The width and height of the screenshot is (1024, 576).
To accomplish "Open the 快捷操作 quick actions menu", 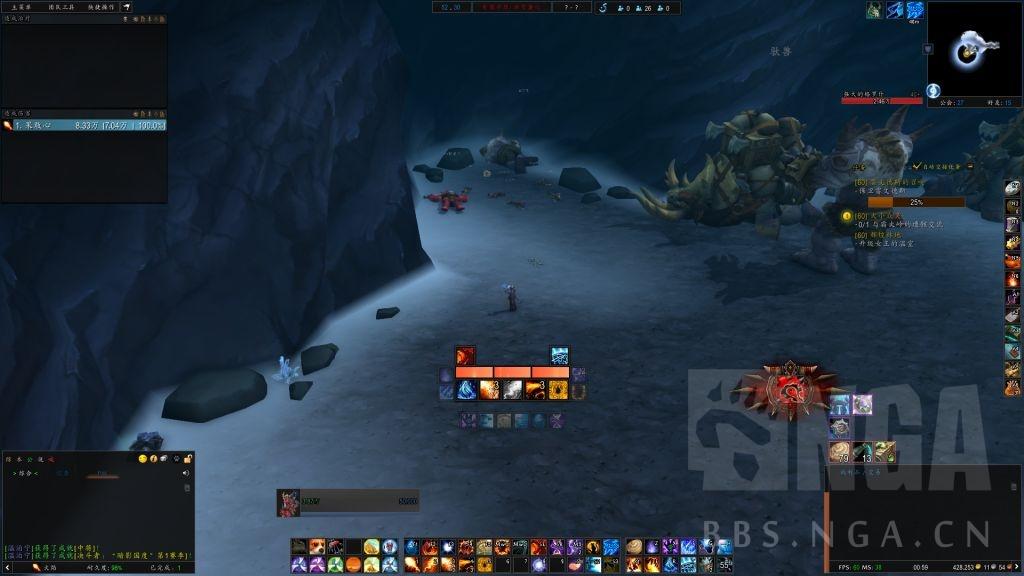I will coord(102,7).
